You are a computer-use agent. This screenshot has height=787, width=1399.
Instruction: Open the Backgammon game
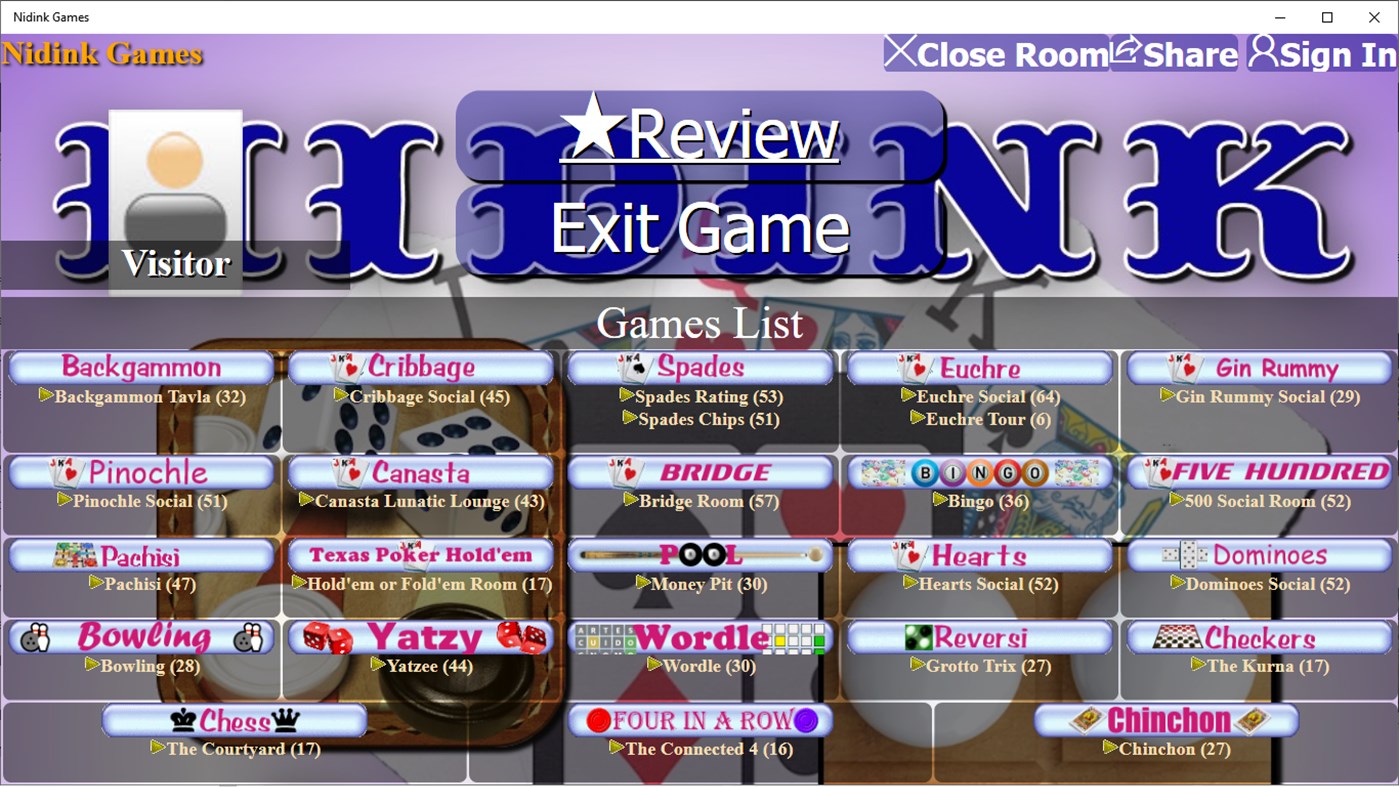pos(140,367)
